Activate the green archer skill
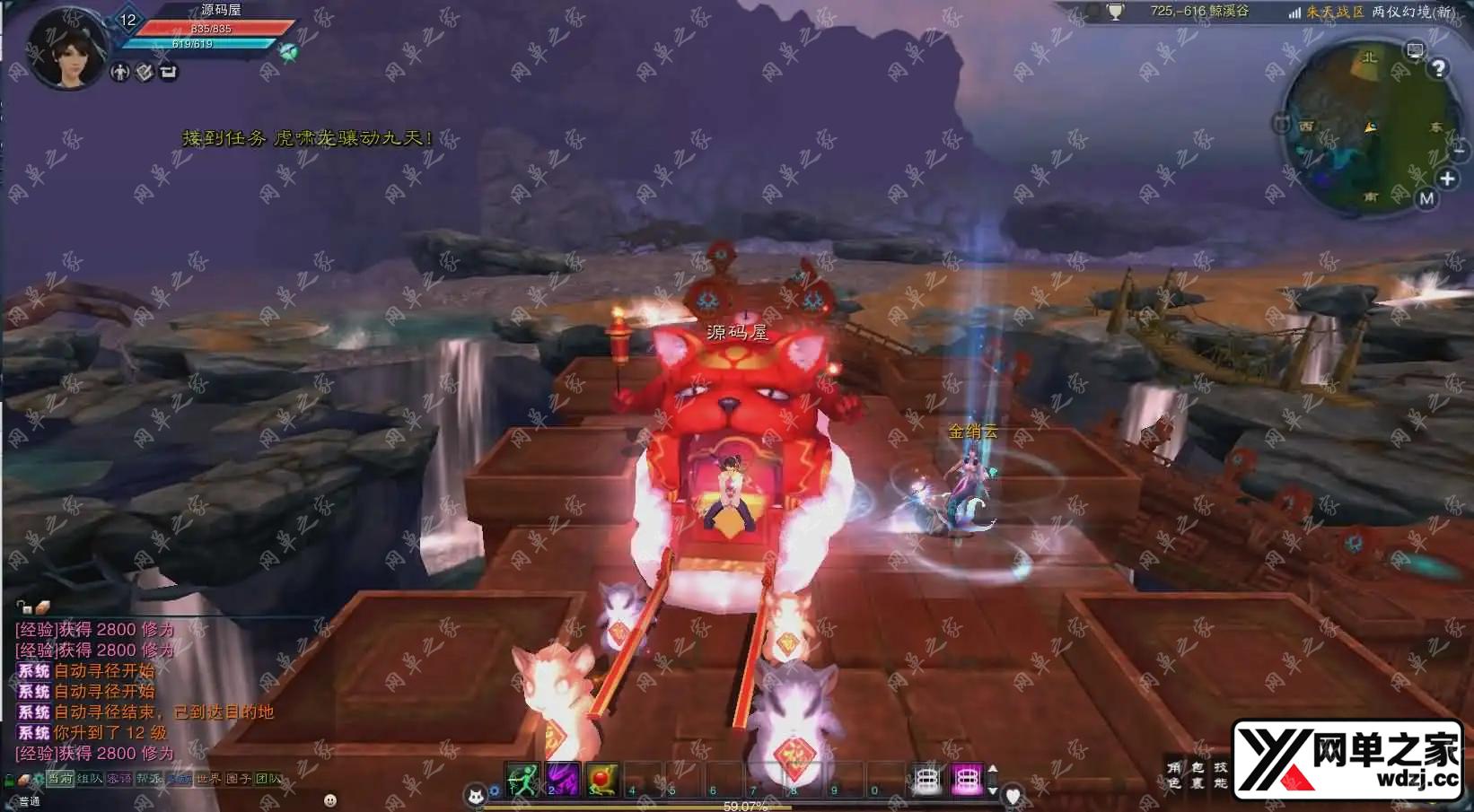Image resolution: width=1474 pixels, height=812 pixels. (x=522, y=780)
